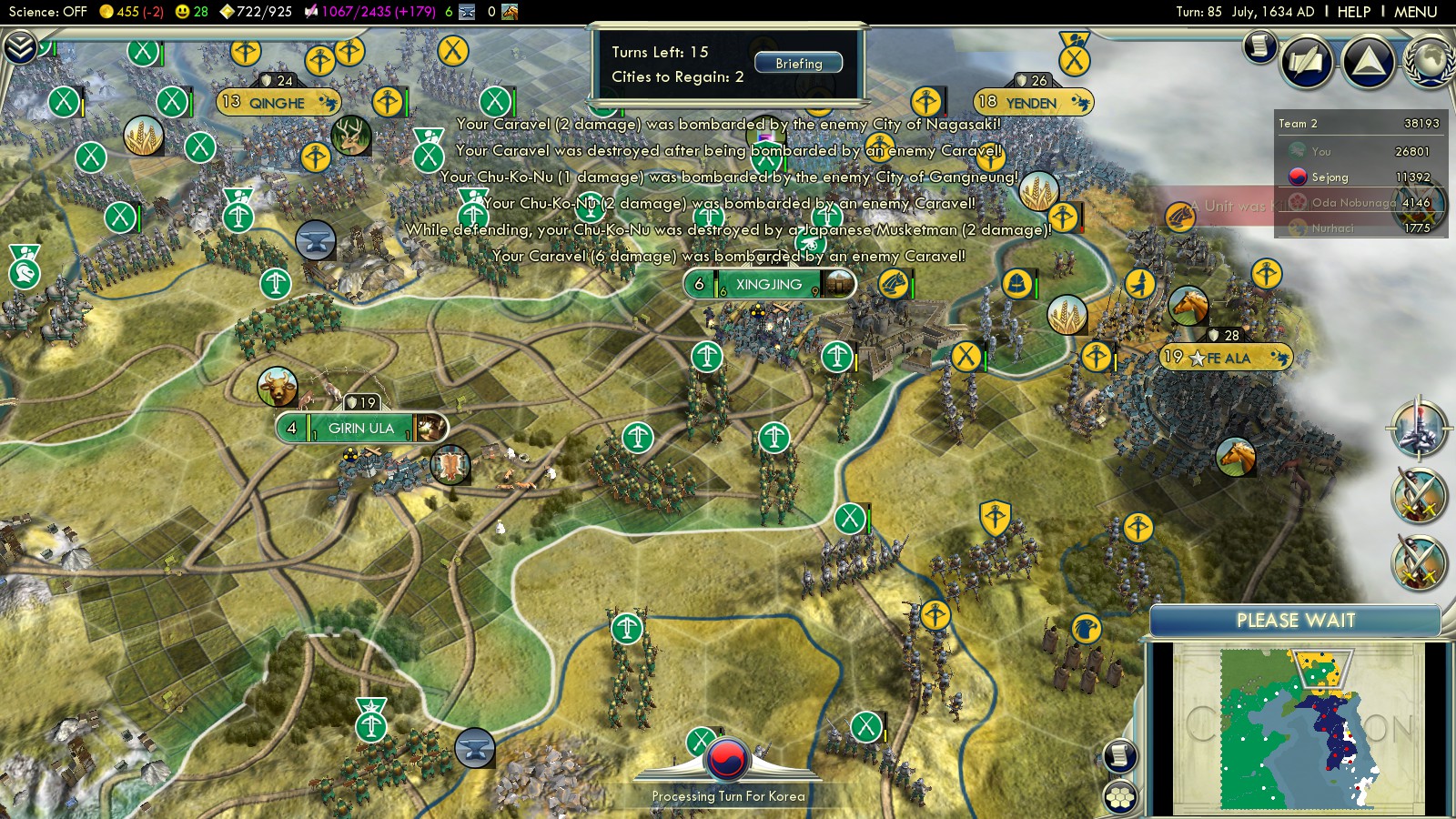Open the HELP Civilopedia link
The height and width of the screenshot is (819, 1456).
tap(1353, 12)
